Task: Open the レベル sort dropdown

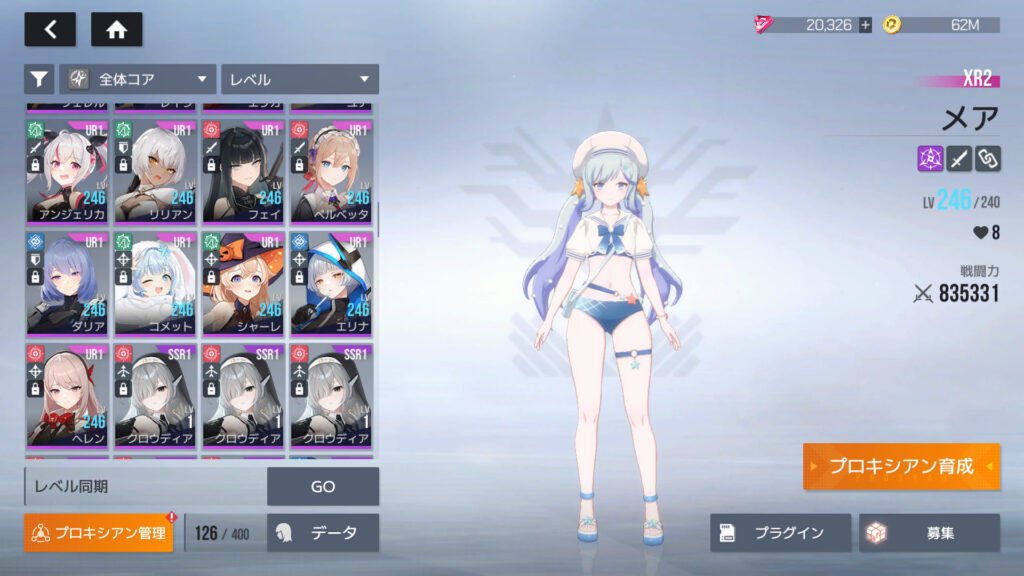Action: point(300,79)
